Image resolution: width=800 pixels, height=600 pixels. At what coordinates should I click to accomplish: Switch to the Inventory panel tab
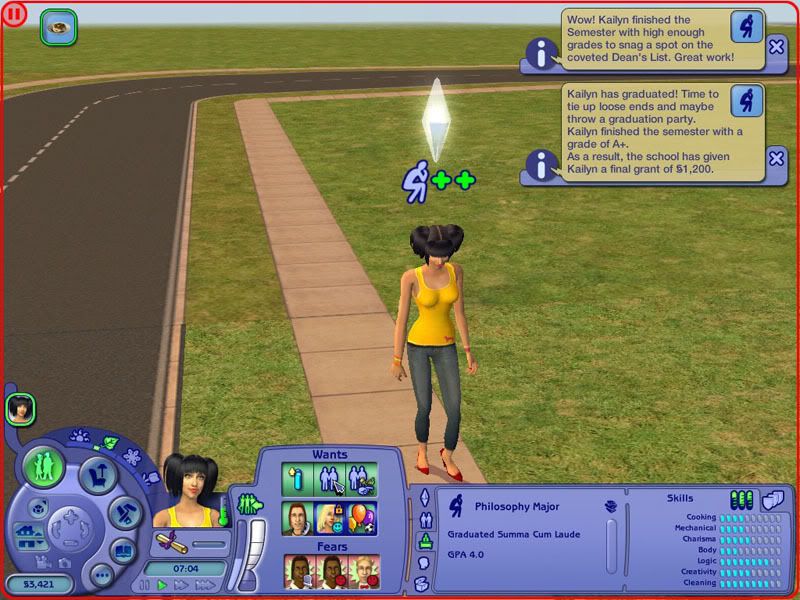pos(423,581)
